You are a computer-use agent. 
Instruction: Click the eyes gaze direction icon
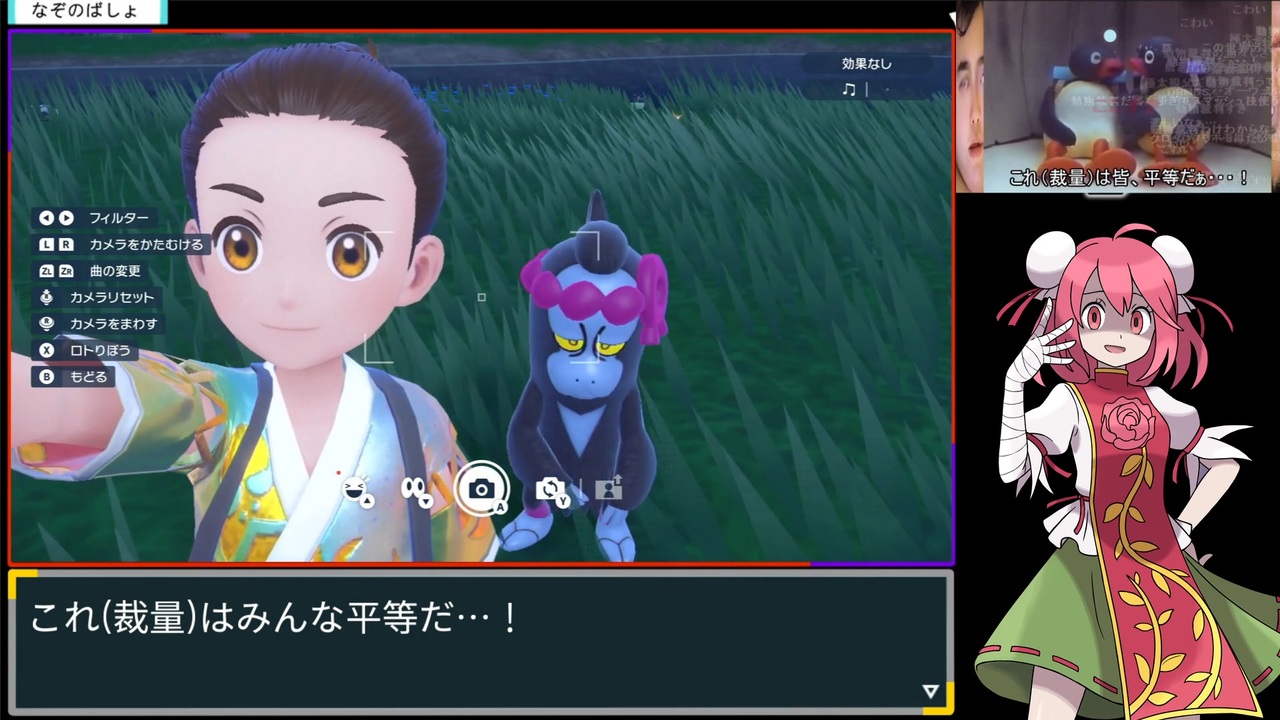412,485
